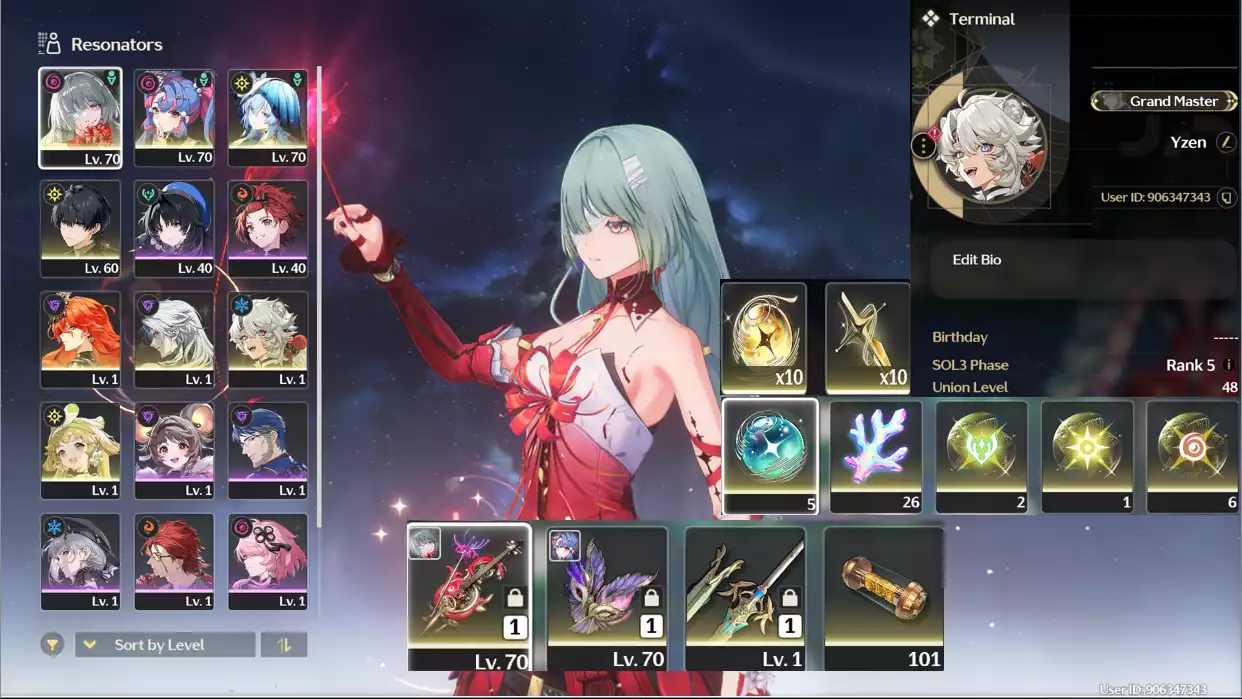Select the red guitar weapon Lv. 70

pyautogui.click(x=469, y=596)
